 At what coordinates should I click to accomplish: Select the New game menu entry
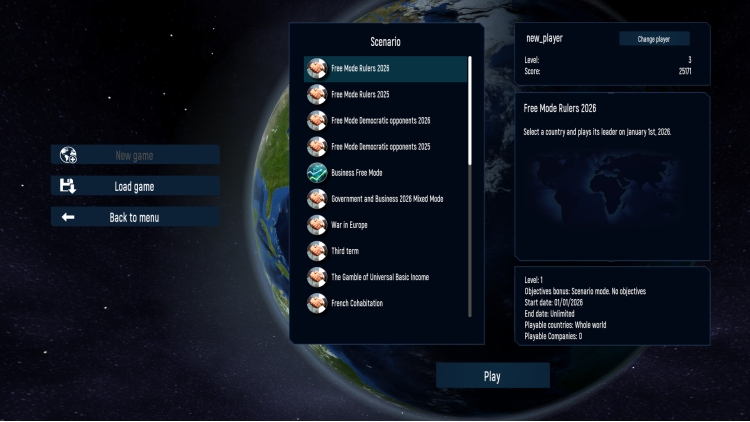click(x=135, y=155)
